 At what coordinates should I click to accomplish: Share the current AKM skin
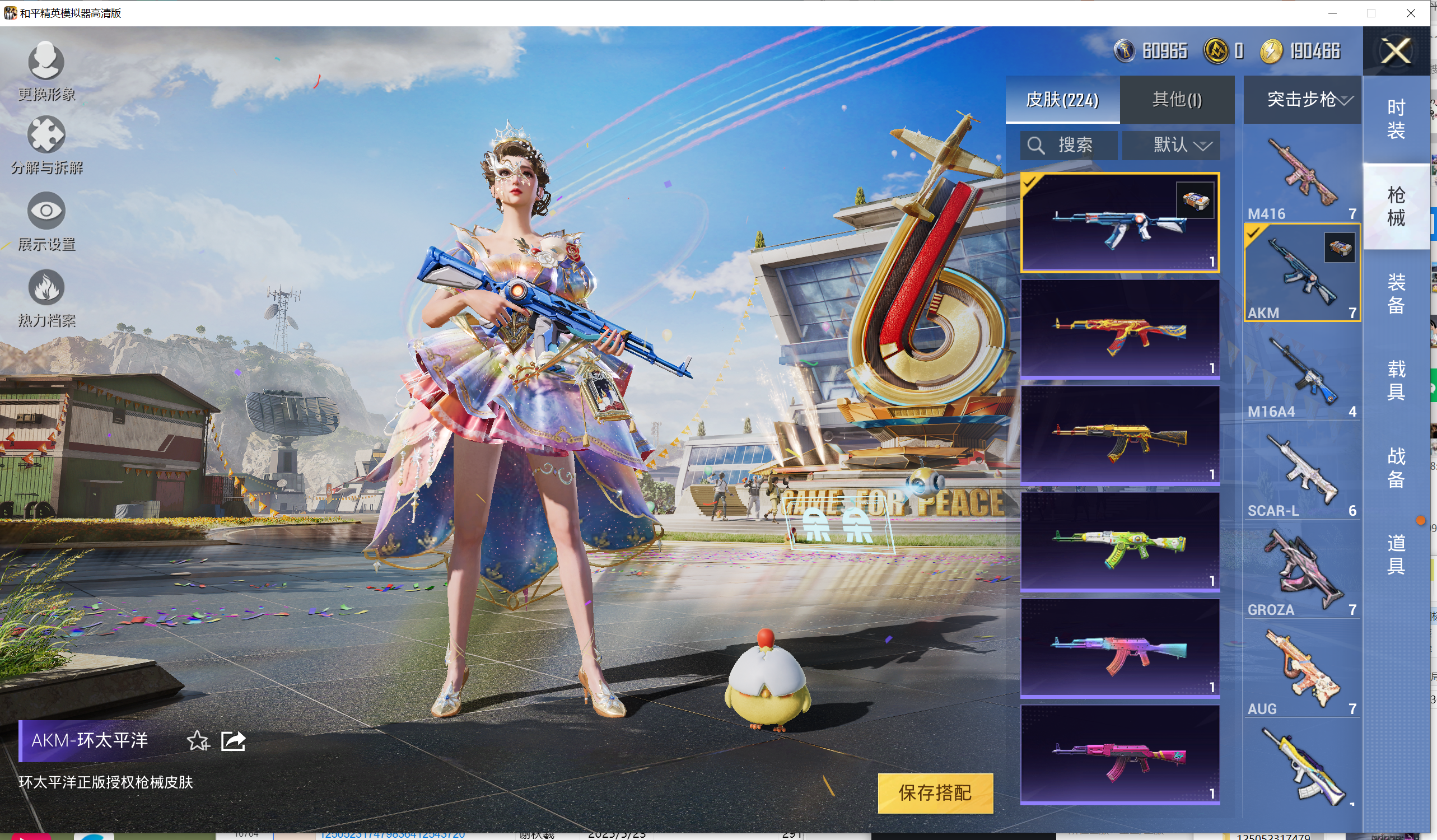click(x=233, y=741)
